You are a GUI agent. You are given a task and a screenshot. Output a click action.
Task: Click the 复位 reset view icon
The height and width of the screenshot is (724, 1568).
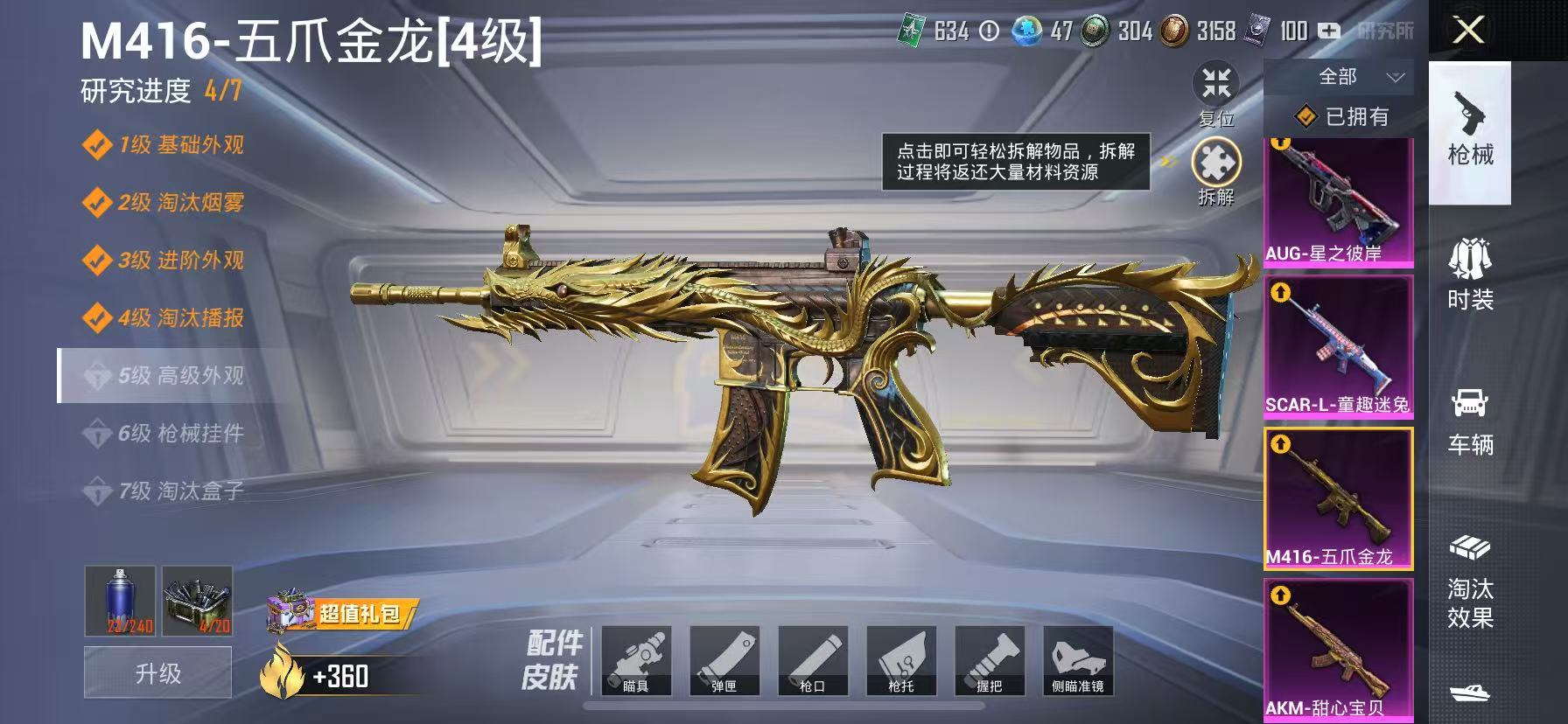(x=1216, y=85)
